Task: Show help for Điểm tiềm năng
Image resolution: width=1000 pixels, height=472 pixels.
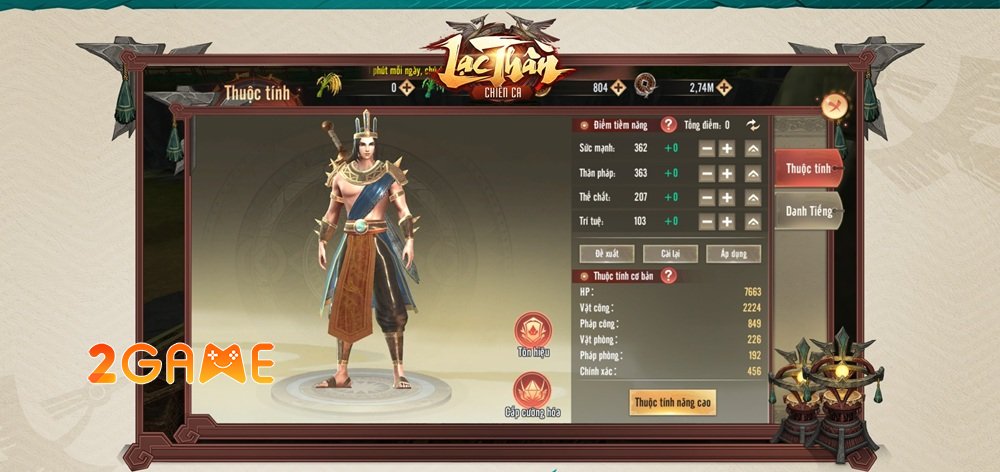Action: 668,125
